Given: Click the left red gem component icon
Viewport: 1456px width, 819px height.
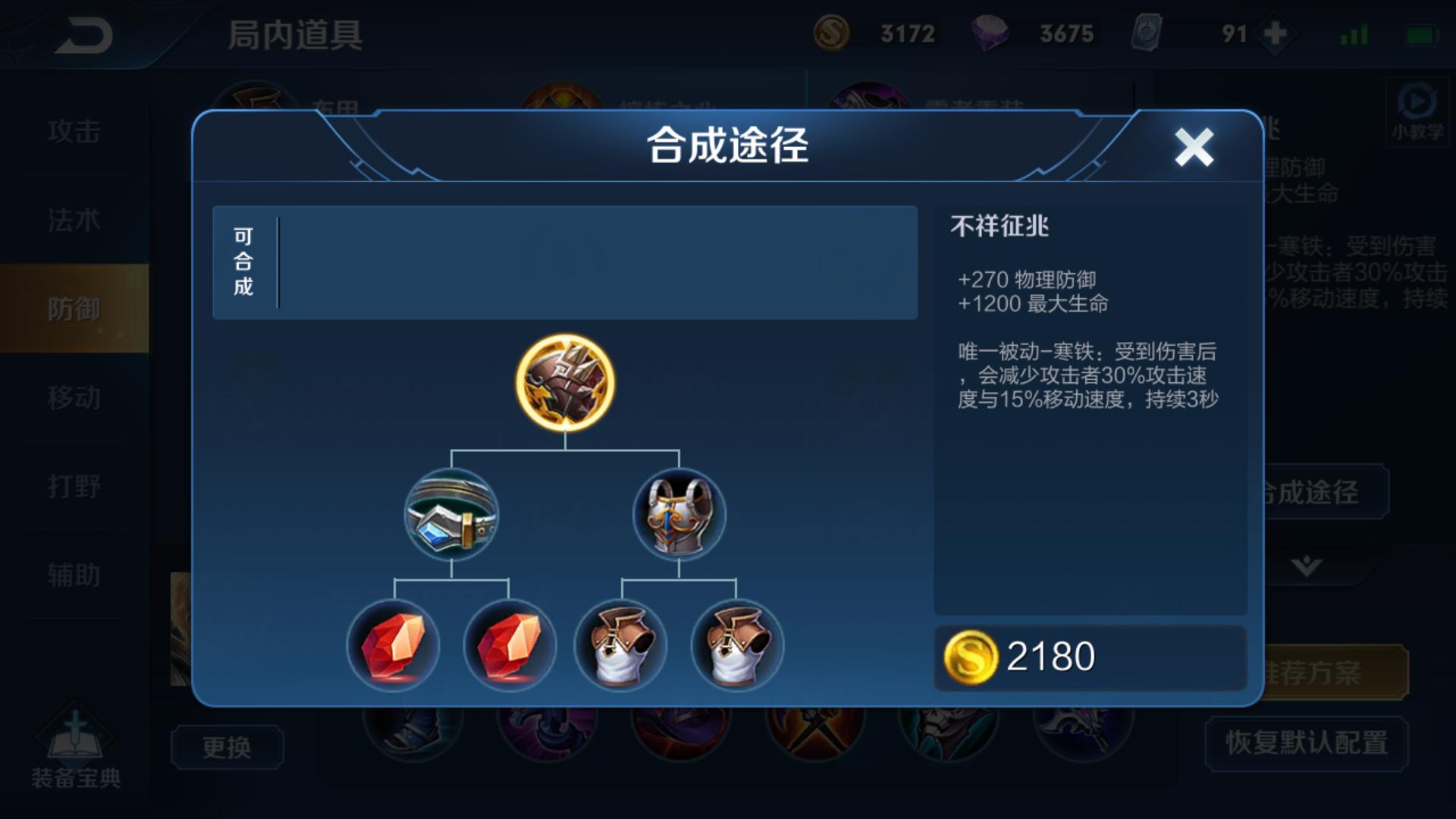Looking at the screenshot, I should pyautogui.click(x=394, y=646).
